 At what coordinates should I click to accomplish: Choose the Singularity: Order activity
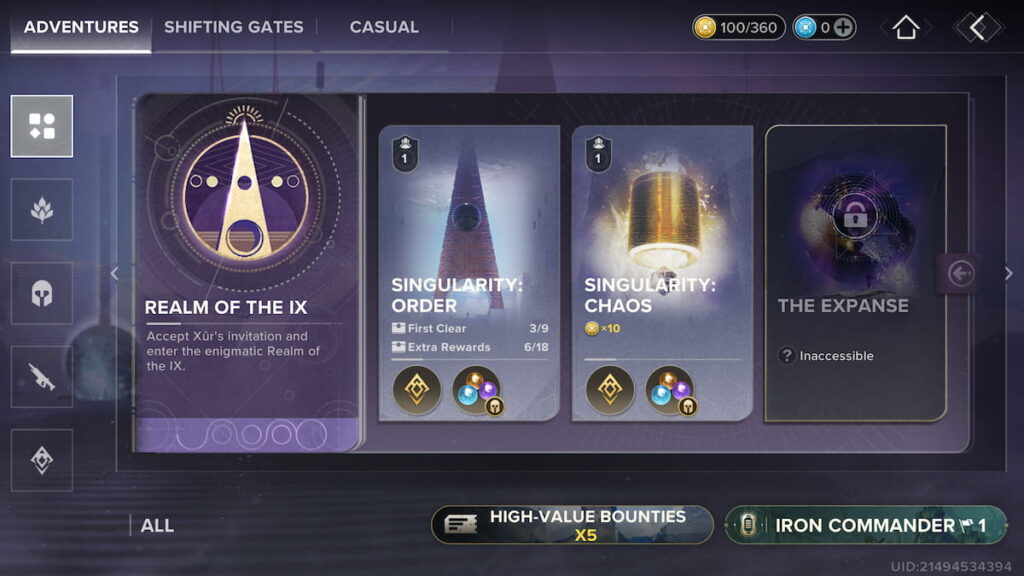(x=468, y=272)
